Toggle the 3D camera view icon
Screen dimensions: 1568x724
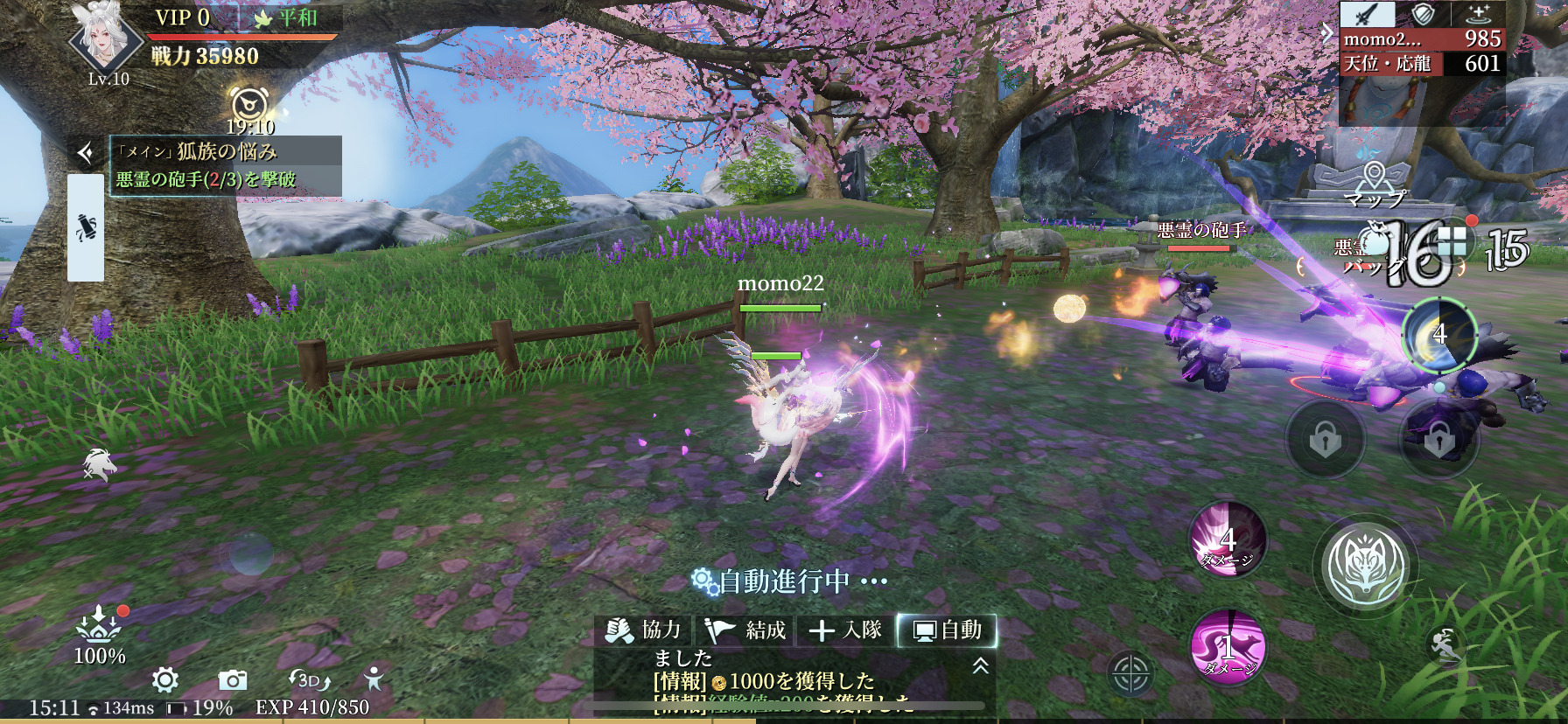309,679
